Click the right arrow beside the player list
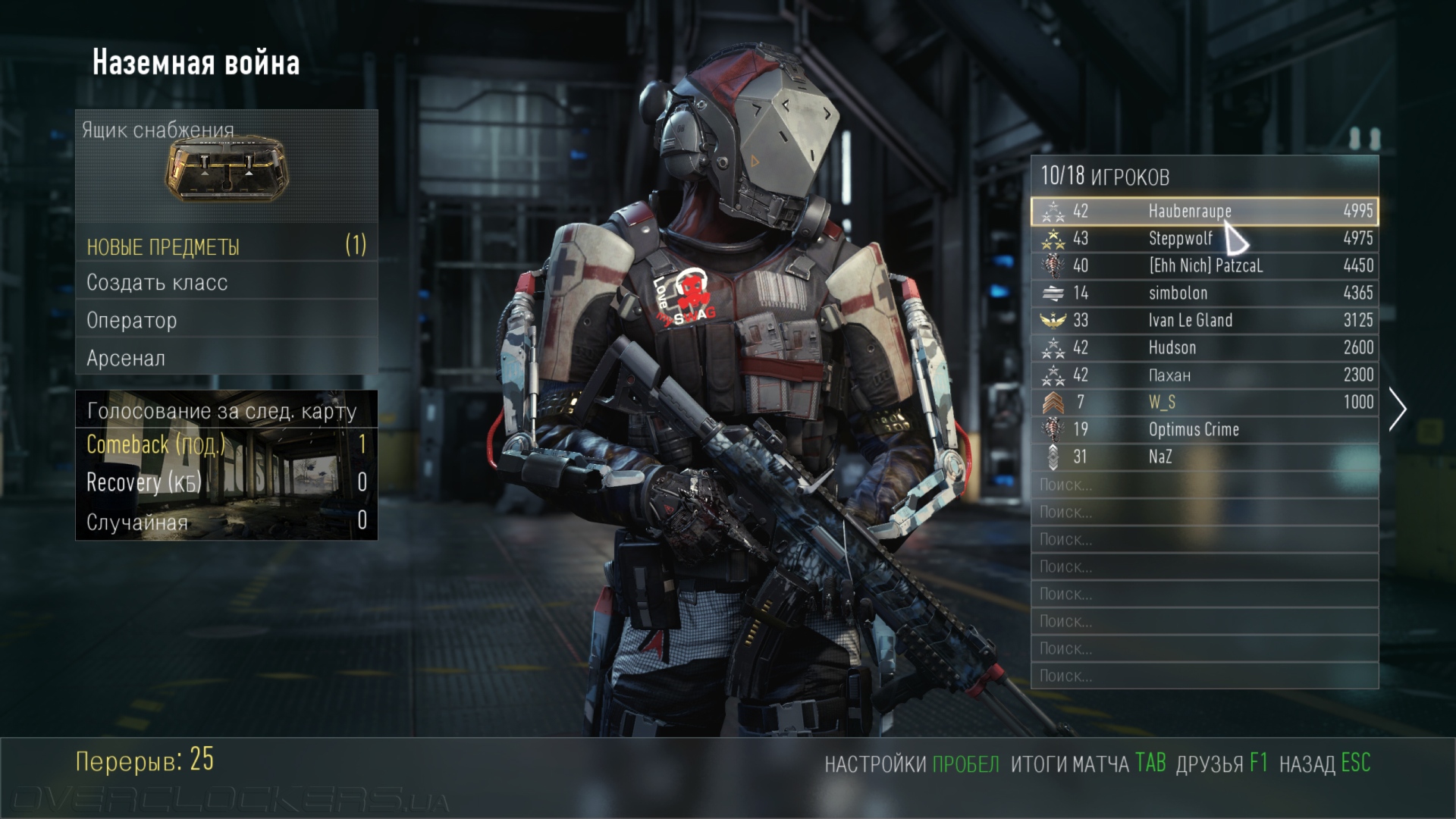Screen dimensions: 1456x819 click(1397, 409)
